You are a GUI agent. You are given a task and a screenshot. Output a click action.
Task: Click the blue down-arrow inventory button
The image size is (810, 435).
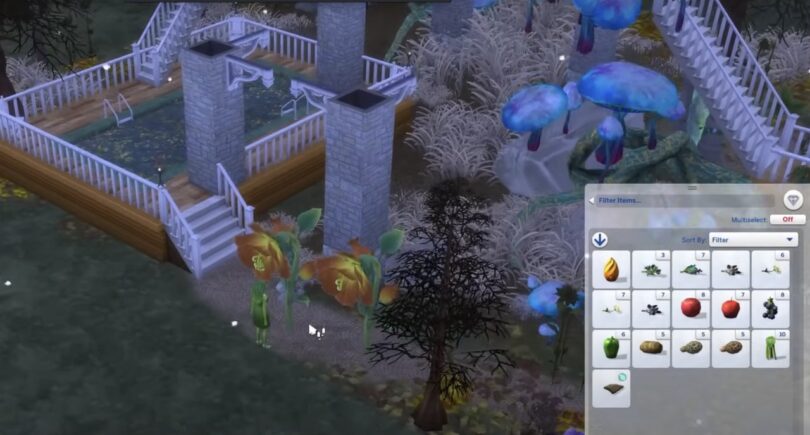600,240
